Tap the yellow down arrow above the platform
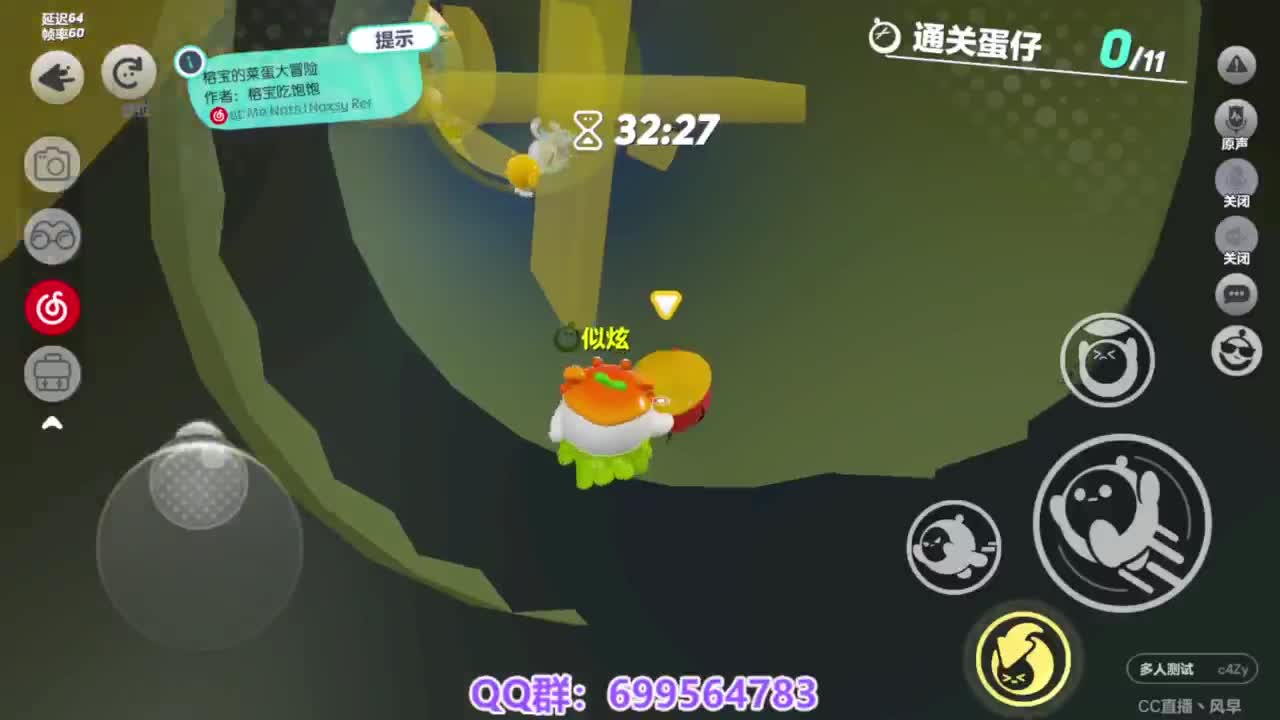This screenshot has height=720, width=1280. [x=665, y=303]
